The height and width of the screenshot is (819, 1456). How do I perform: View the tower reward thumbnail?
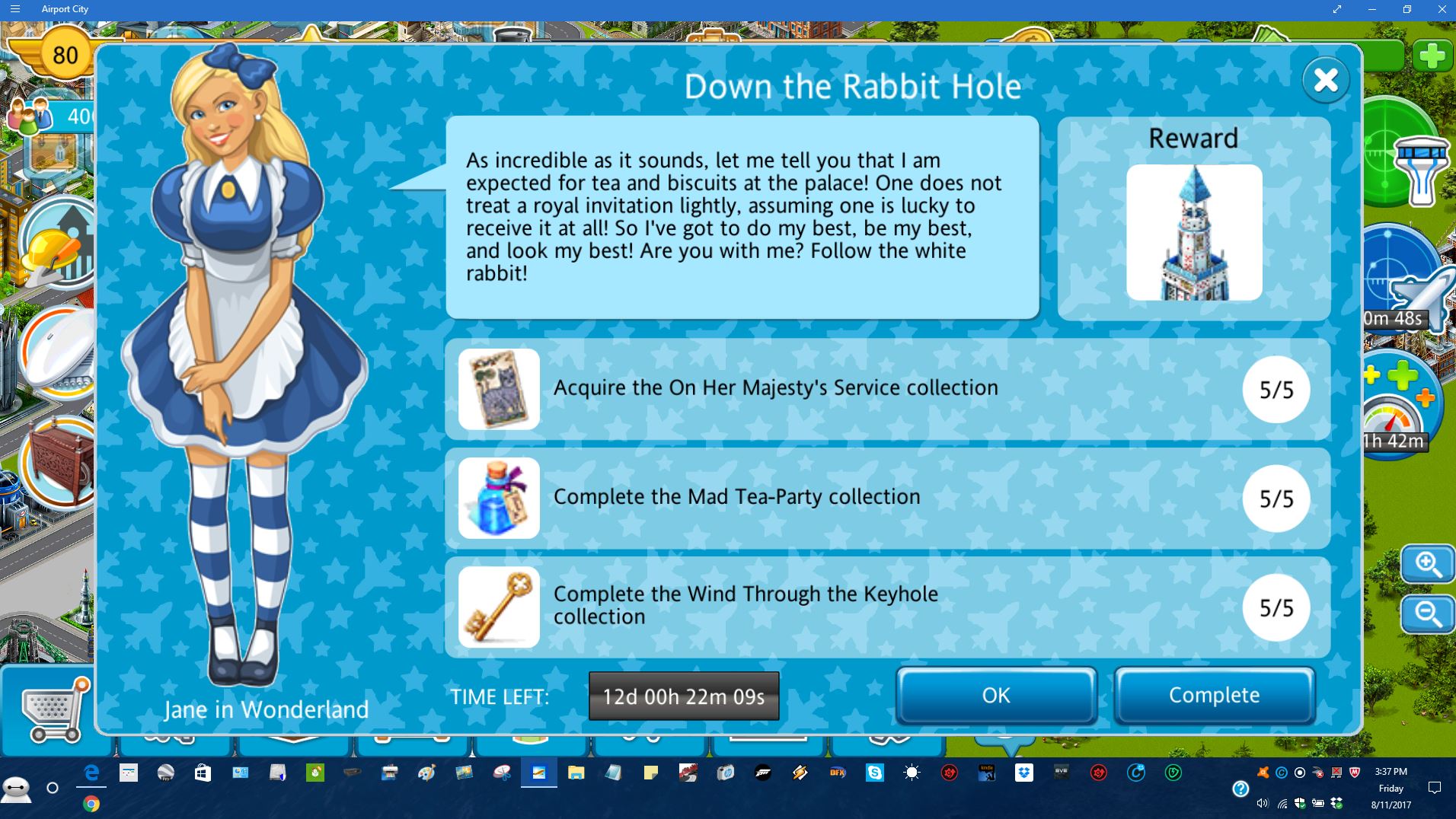1193,232
